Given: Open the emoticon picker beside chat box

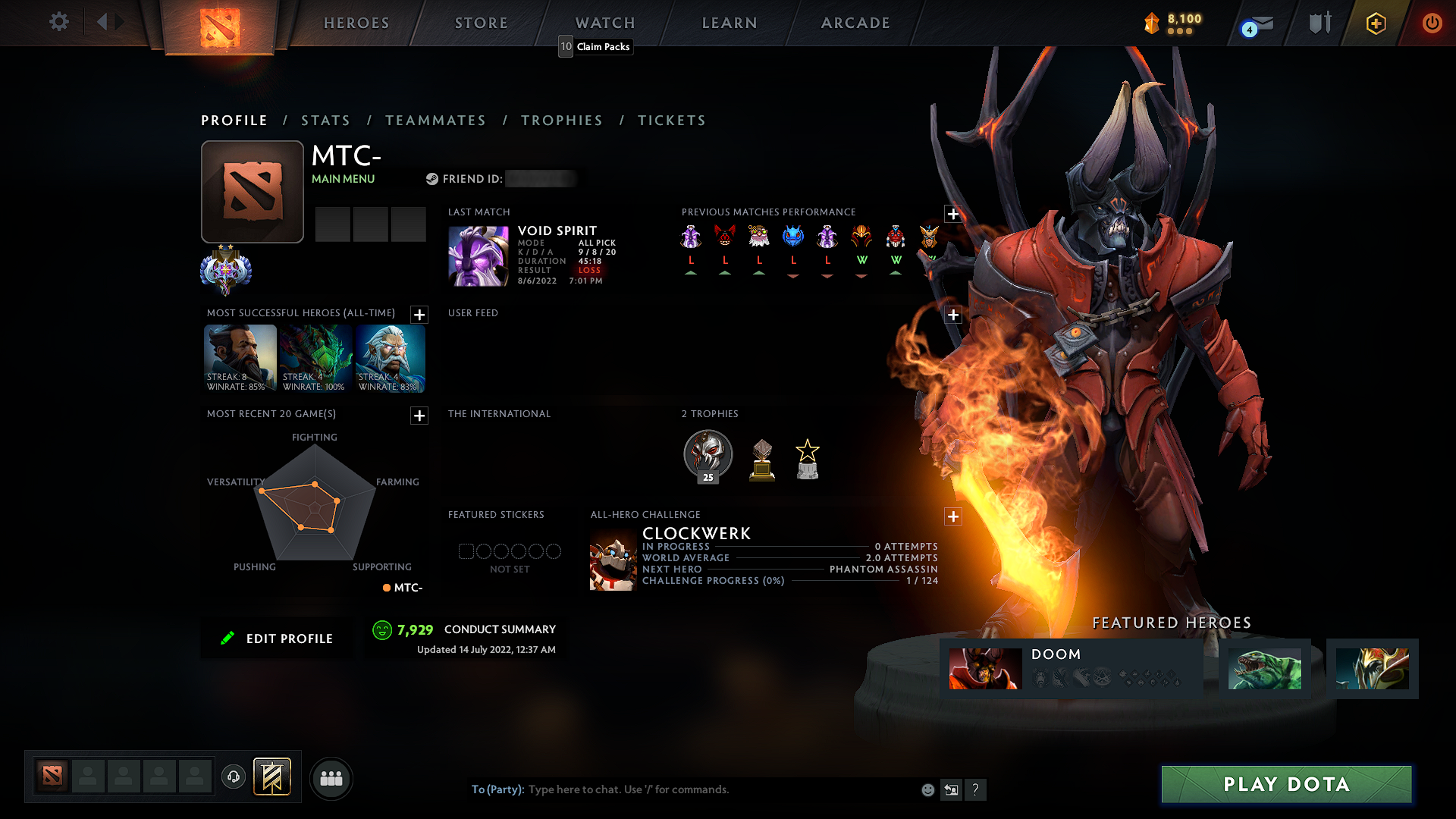Looking at the screenshot, I should pos(928,789).
